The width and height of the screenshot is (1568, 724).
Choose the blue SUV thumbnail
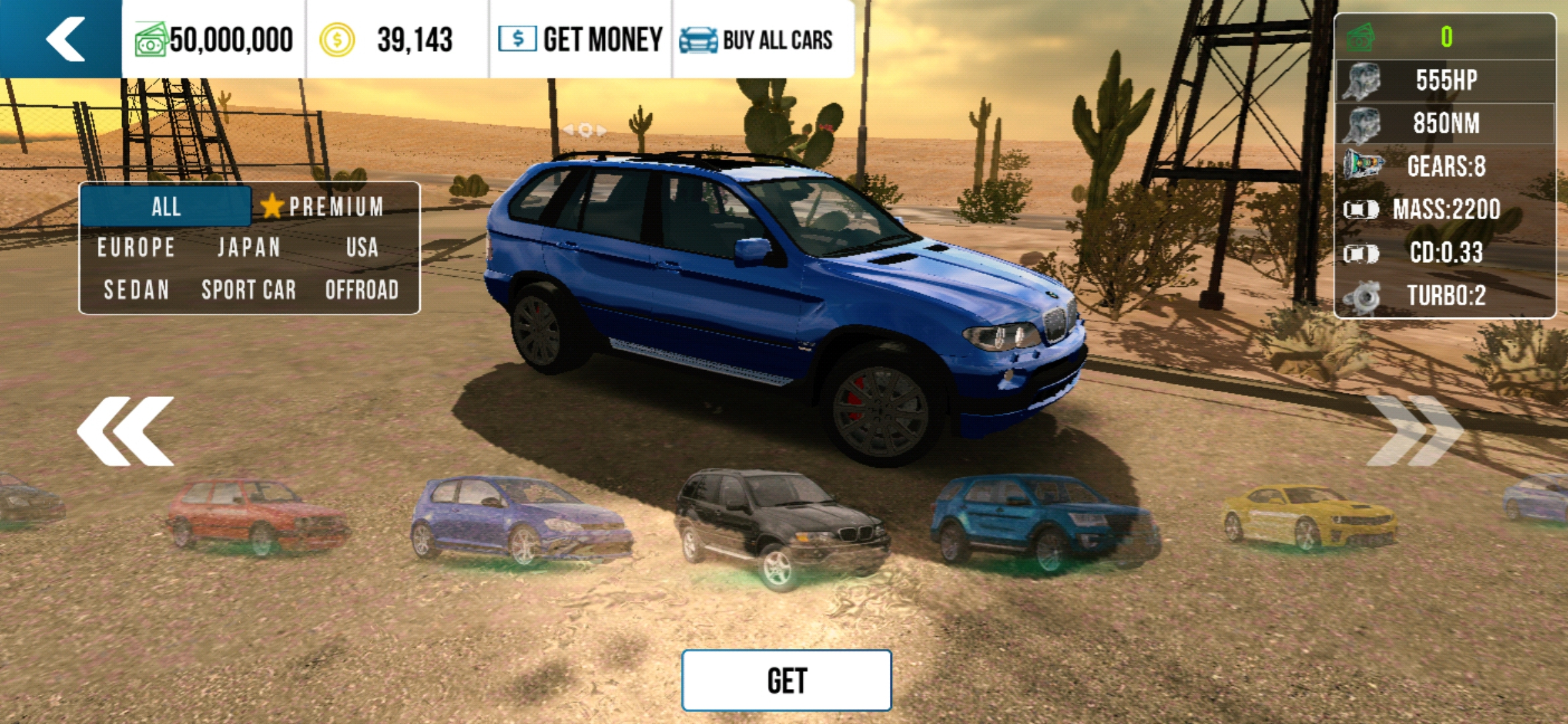click(1042, 520)
